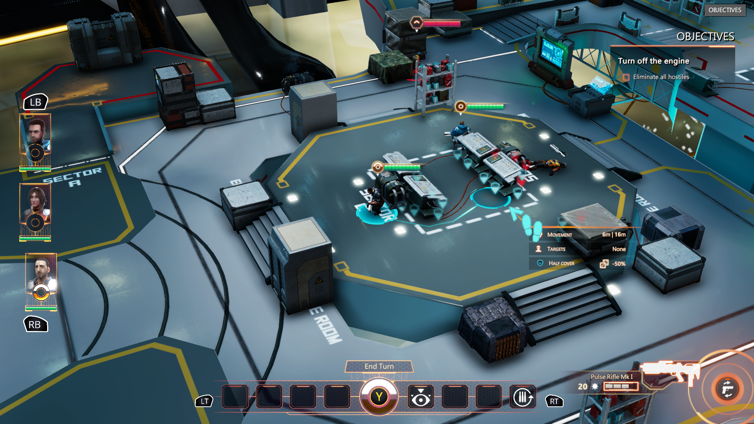Use the reload ammo ability icon
Viewport: 754px width, 424px height.
(x=522, y=398)
